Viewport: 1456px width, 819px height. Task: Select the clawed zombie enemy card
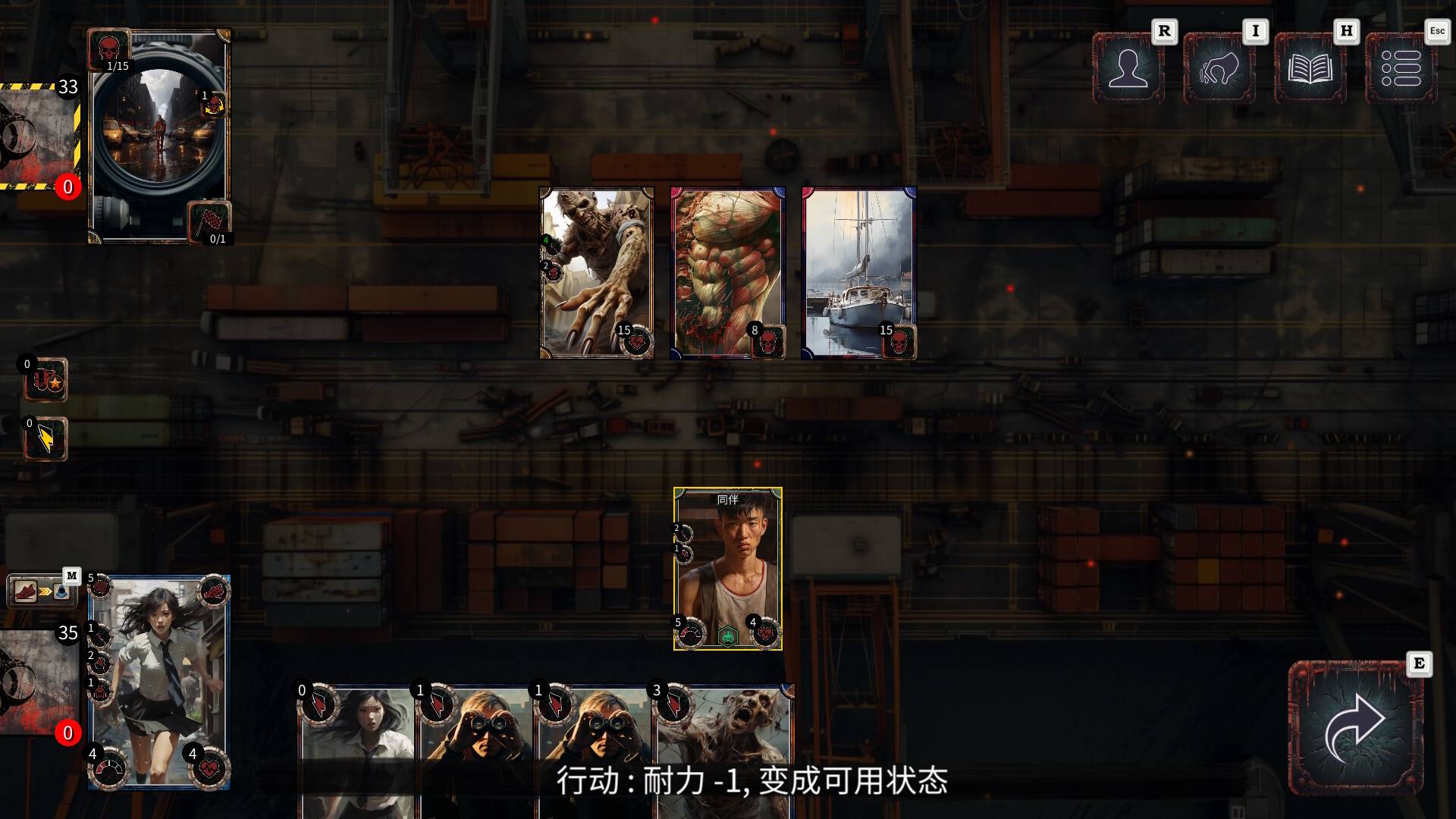click(596, 269)
